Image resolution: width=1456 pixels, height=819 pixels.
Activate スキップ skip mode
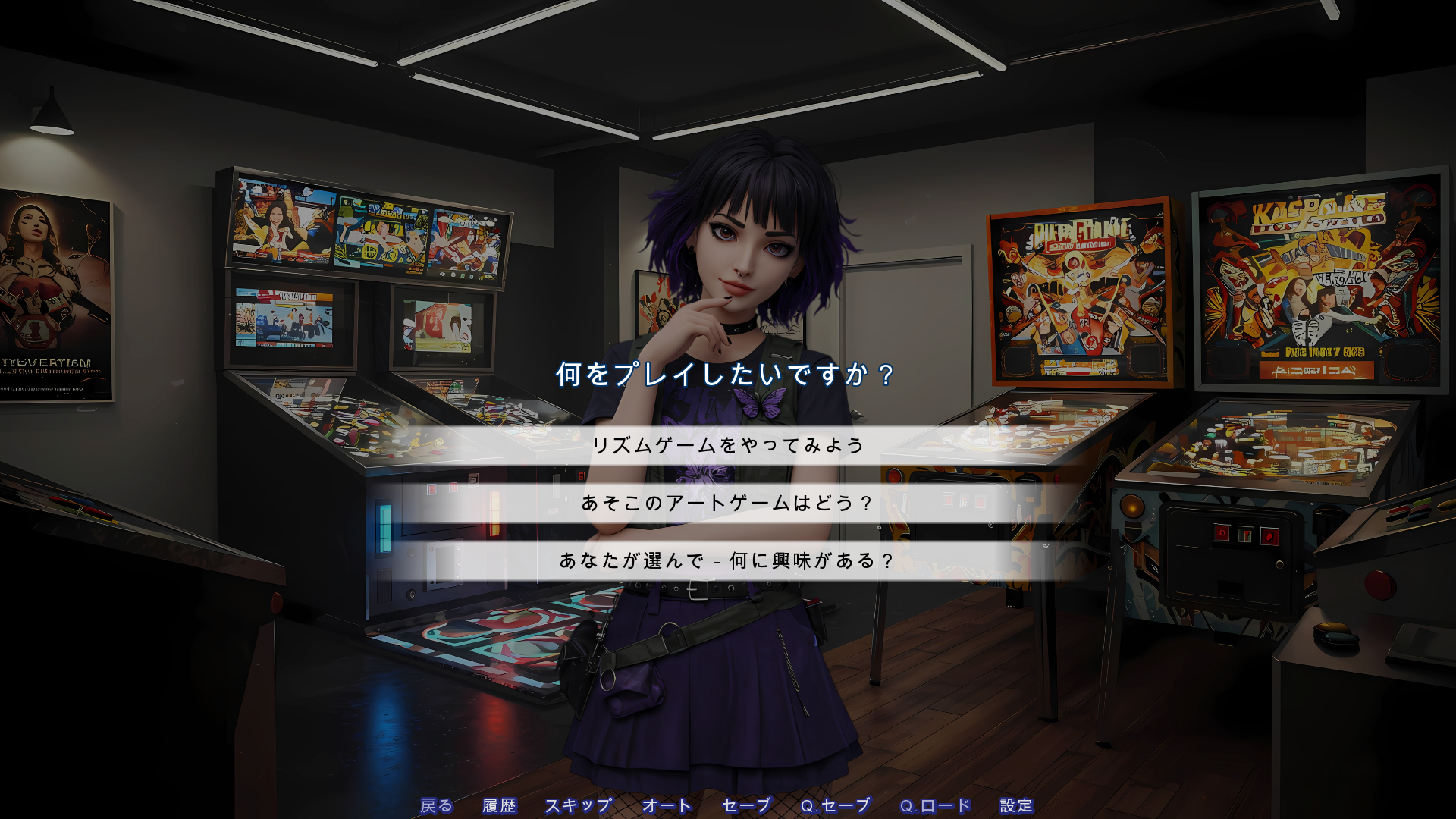[579, 806]
